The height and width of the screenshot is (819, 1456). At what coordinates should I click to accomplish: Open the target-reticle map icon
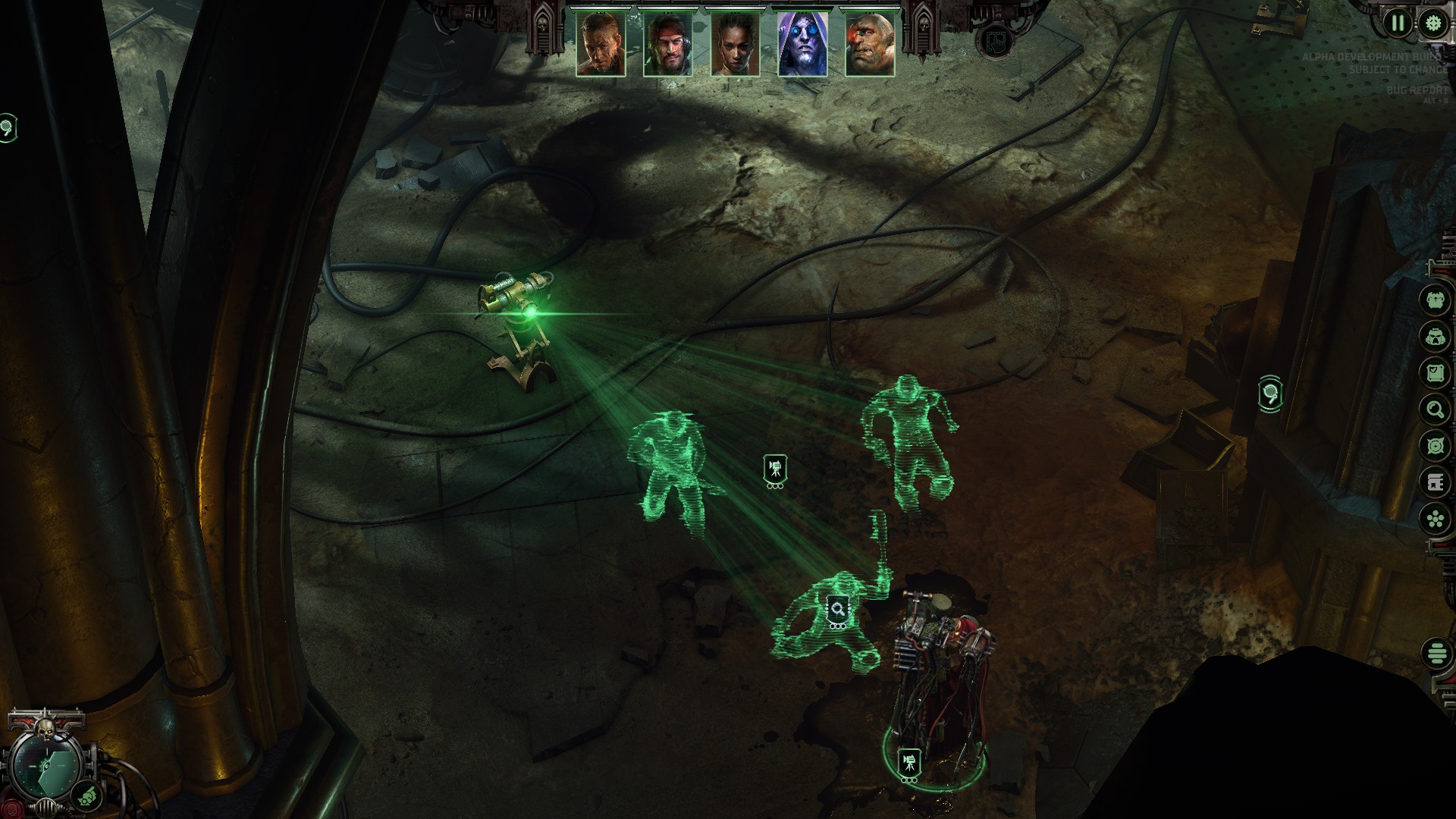click(x=1435, y=447)
